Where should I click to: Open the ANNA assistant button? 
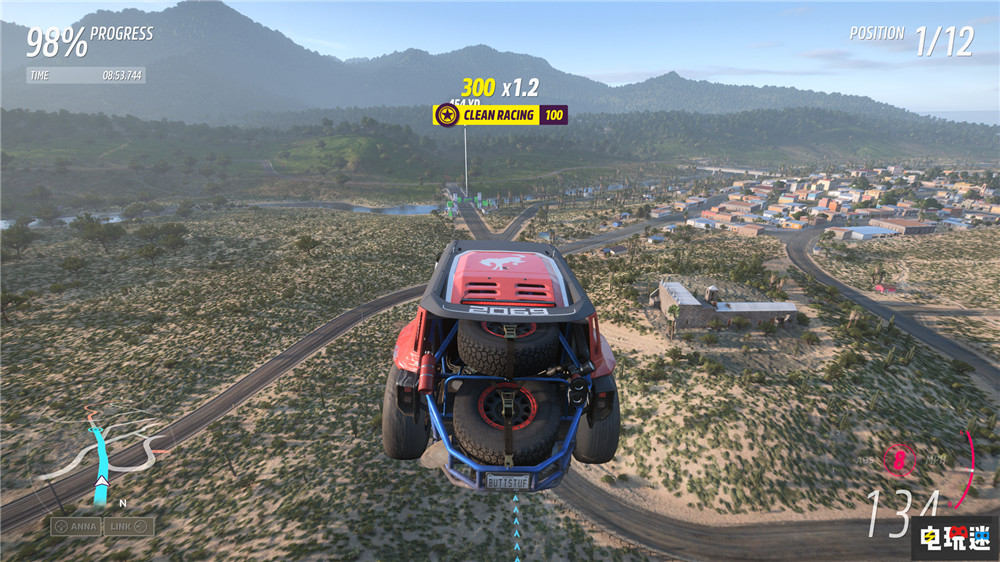pos(76,526)
